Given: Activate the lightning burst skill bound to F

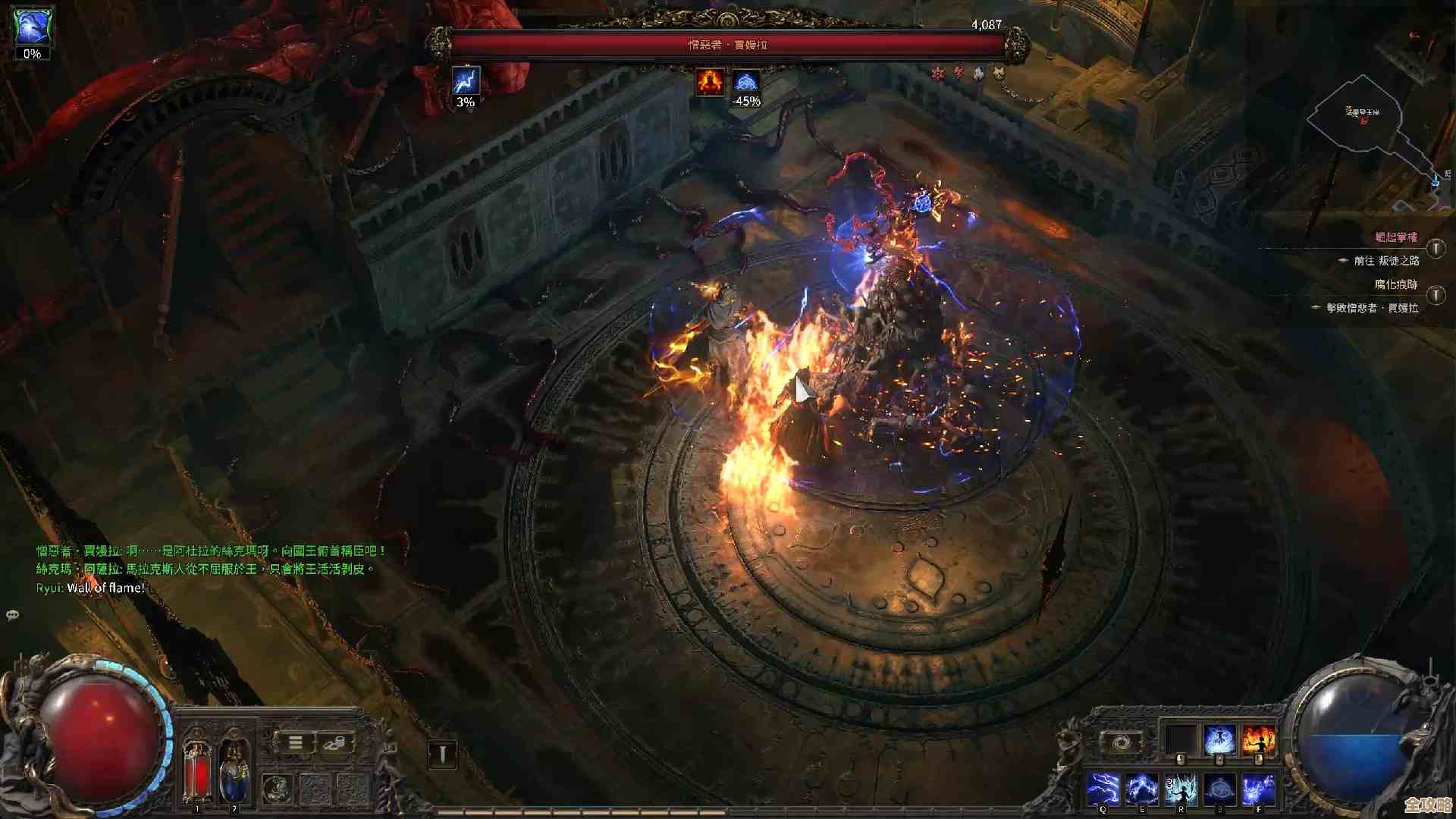Looking at the screenshot, I should coord(1258,789).
